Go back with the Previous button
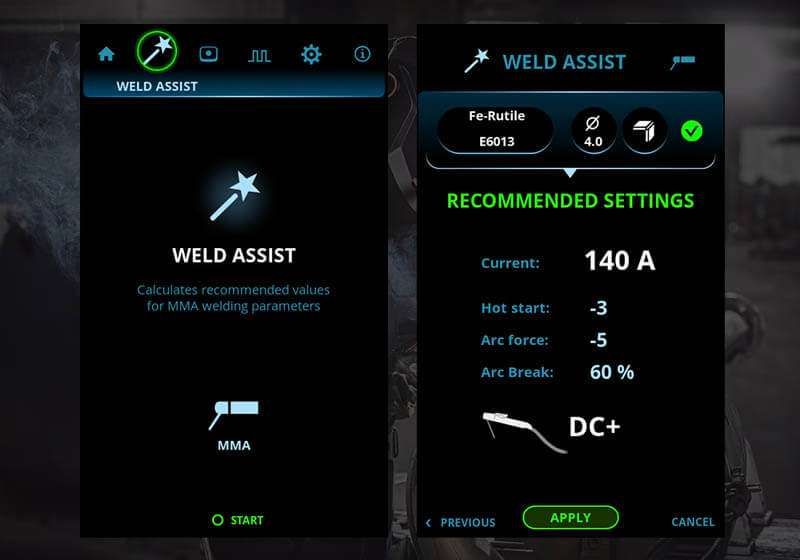 (461, 522)
